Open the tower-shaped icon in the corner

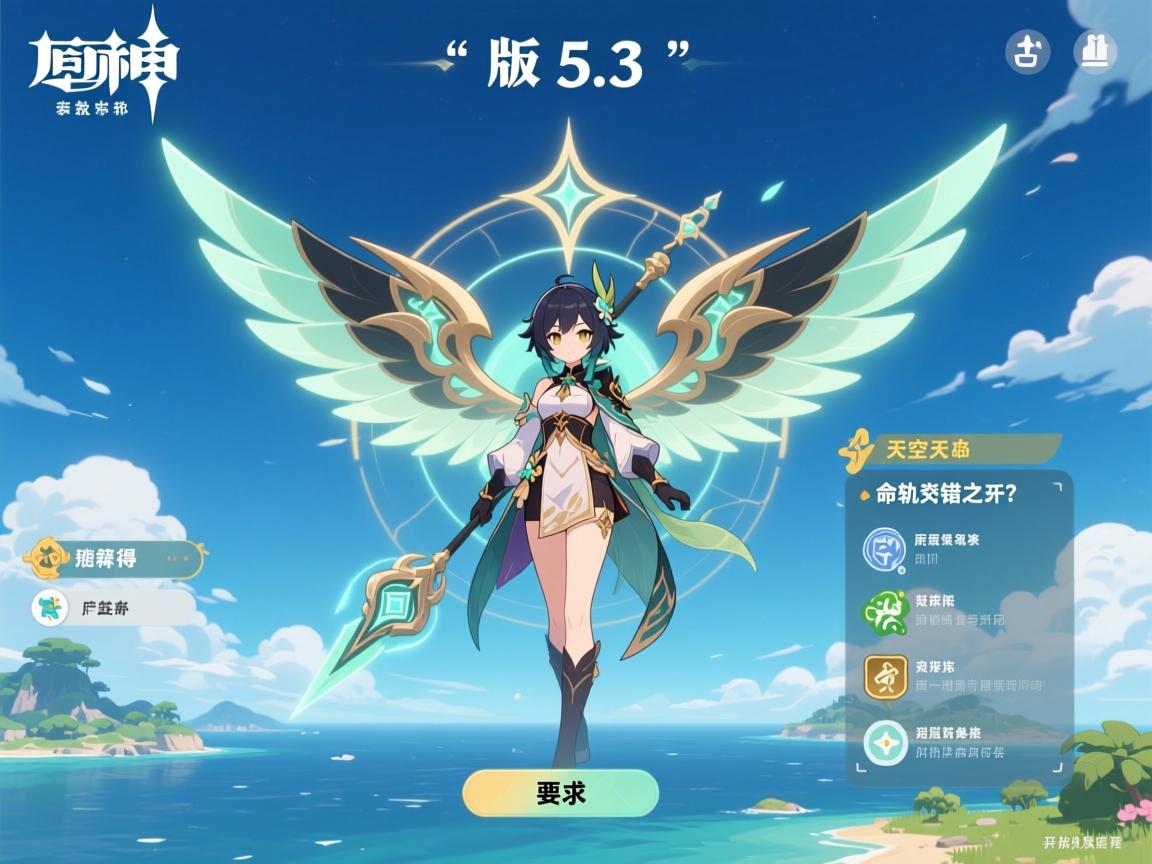pos(1095,52)
